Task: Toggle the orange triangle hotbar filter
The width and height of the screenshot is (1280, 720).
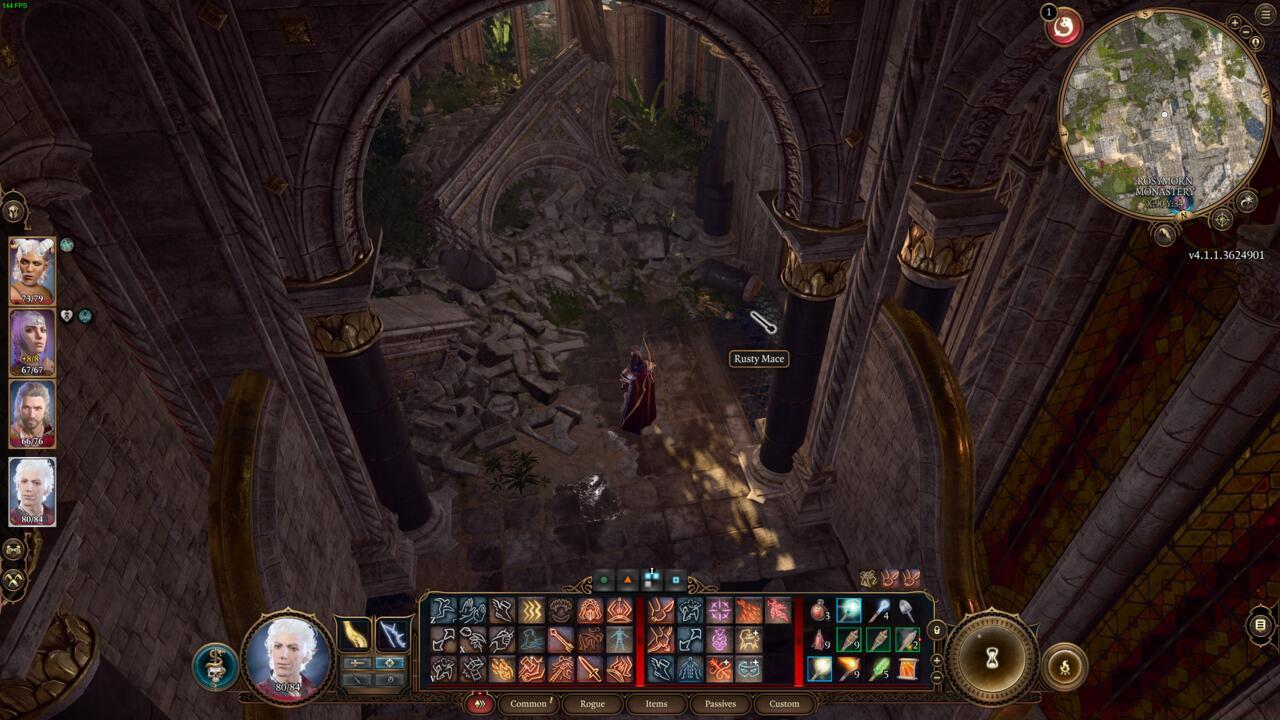Action: tap(629, 579)
